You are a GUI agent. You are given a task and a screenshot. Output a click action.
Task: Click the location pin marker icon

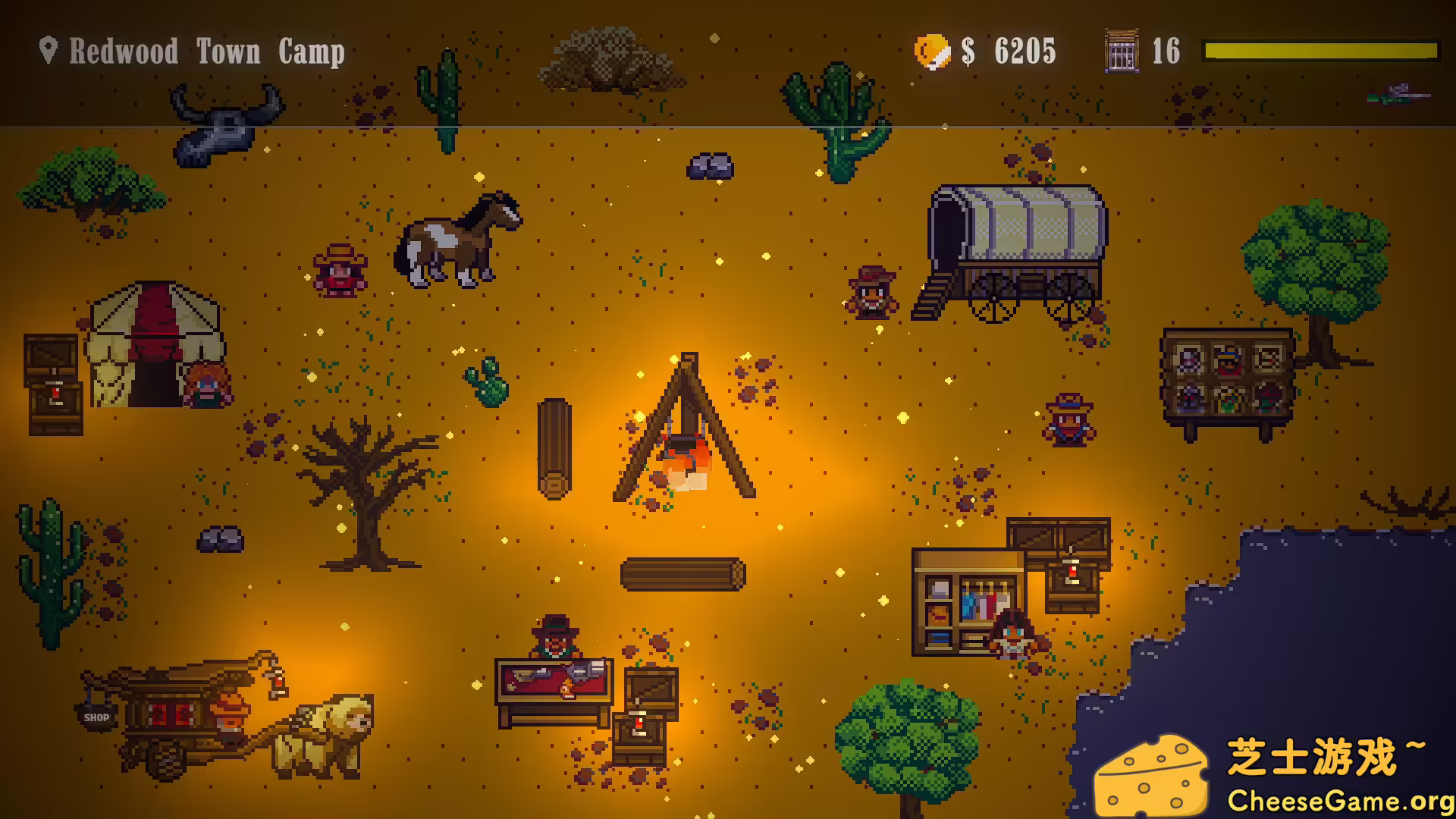[48, 50]
